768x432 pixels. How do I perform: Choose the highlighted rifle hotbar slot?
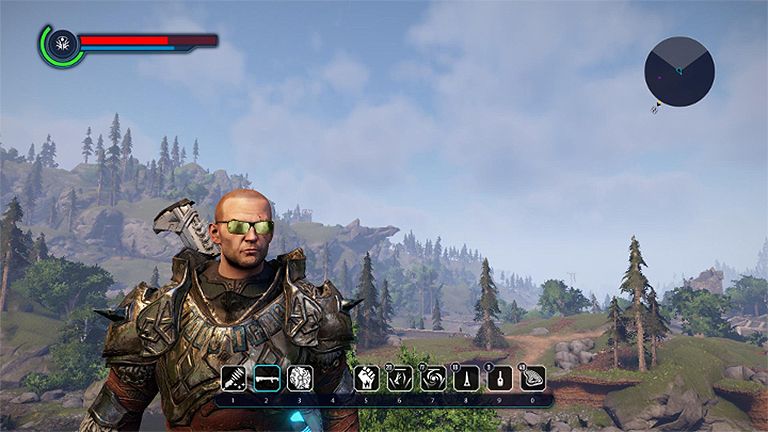tap(267, 378)
